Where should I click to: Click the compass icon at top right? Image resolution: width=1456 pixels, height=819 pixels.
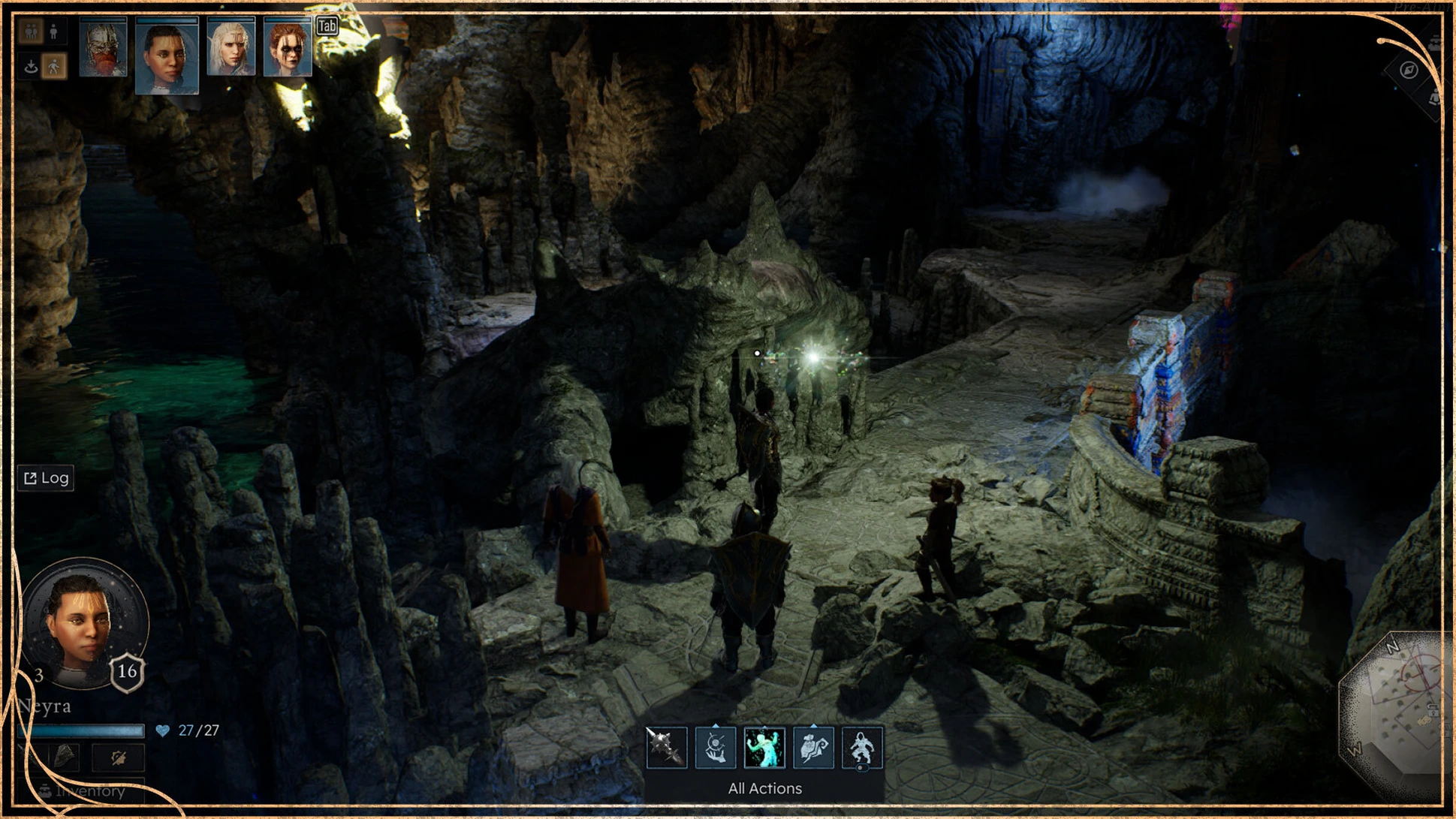[x=1409, y=71]
